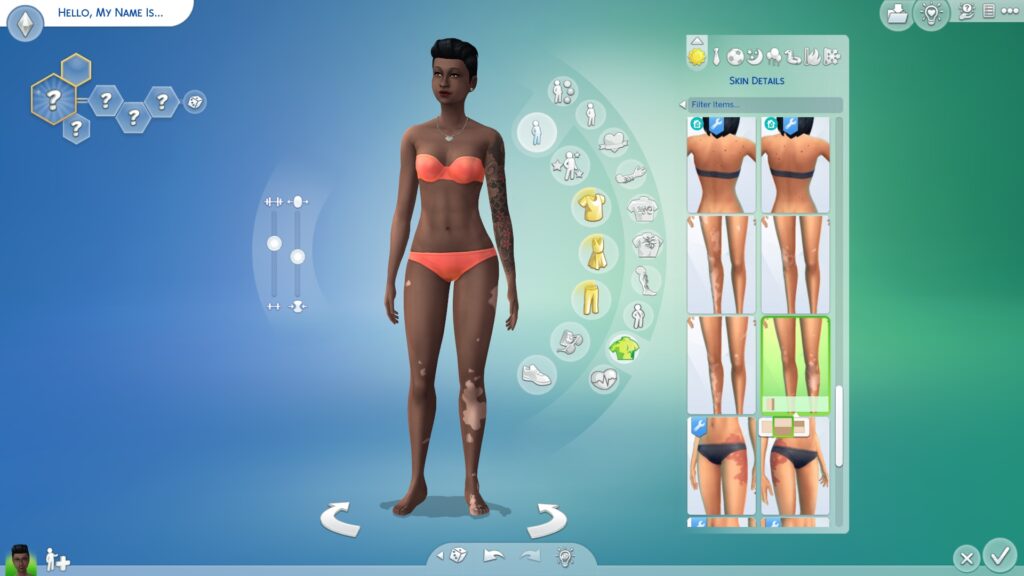1024x576 pixels.
Task: Open the yellow pants bottoms category
Action: (591, 299)
